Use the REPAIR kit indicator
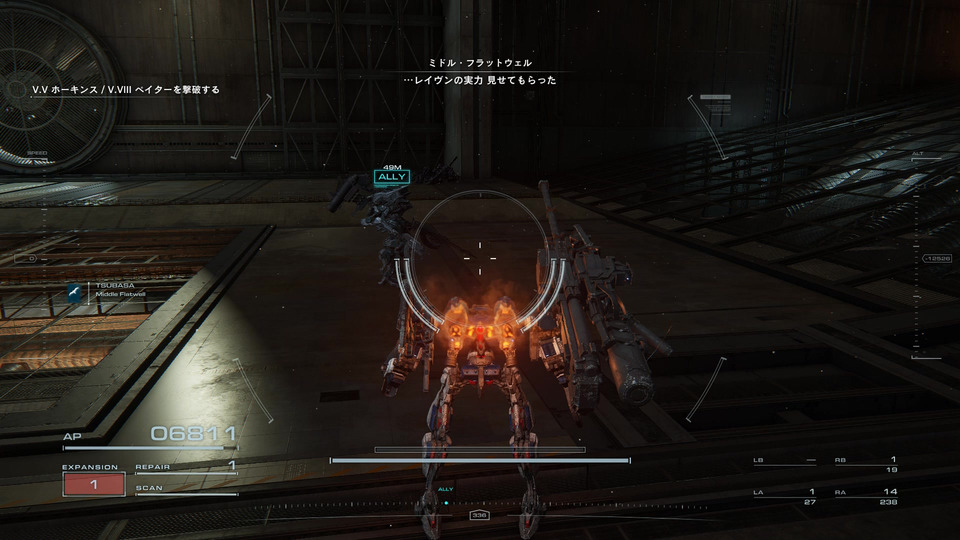Screen dimensions: 960x540 pos(186,466)
